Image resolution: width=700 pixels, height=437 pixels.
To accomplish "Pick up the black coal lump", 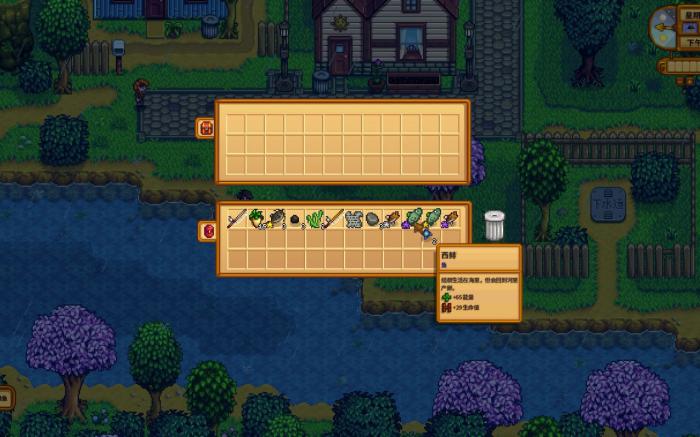I will coord(294,218).
